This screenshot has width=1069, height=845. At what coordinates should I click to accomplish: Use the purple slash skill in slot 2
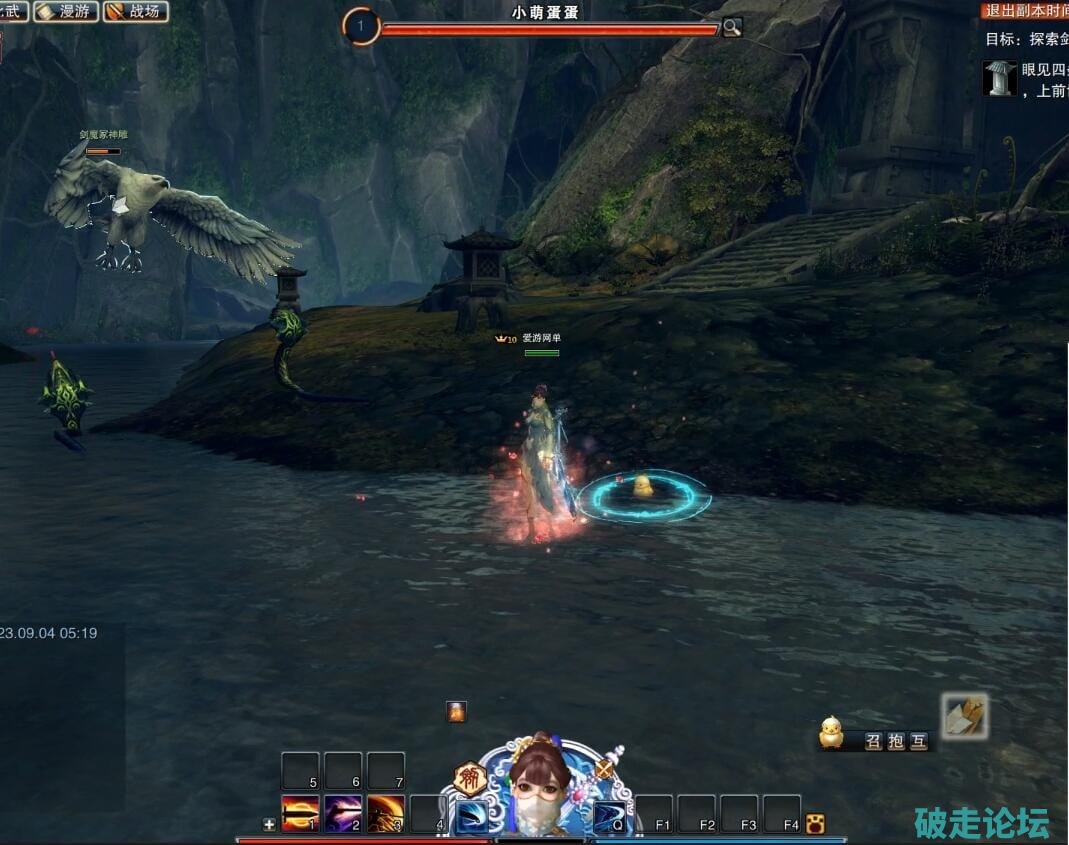pyautogui.click(x=343, y=814)
